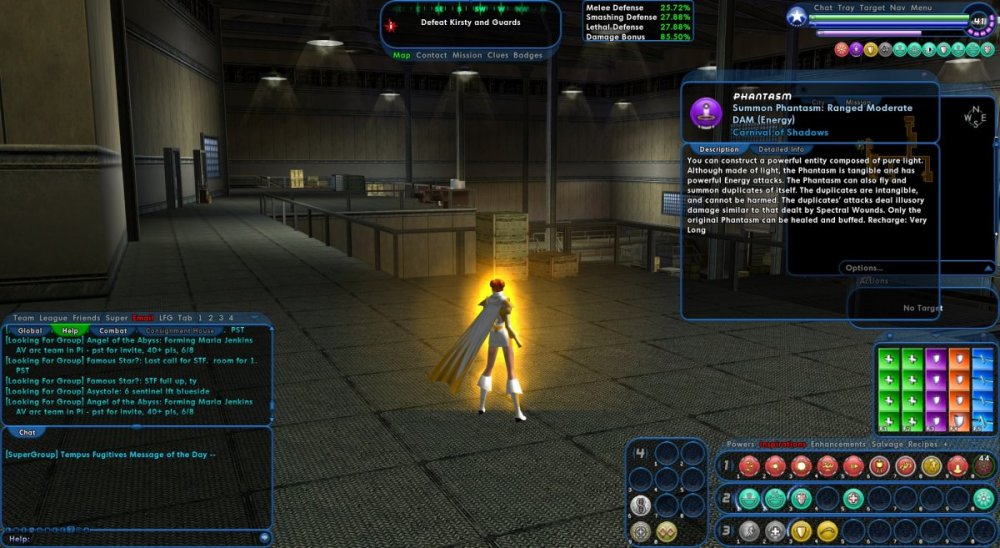Open the Recipes list

click(x=923, y=444)
